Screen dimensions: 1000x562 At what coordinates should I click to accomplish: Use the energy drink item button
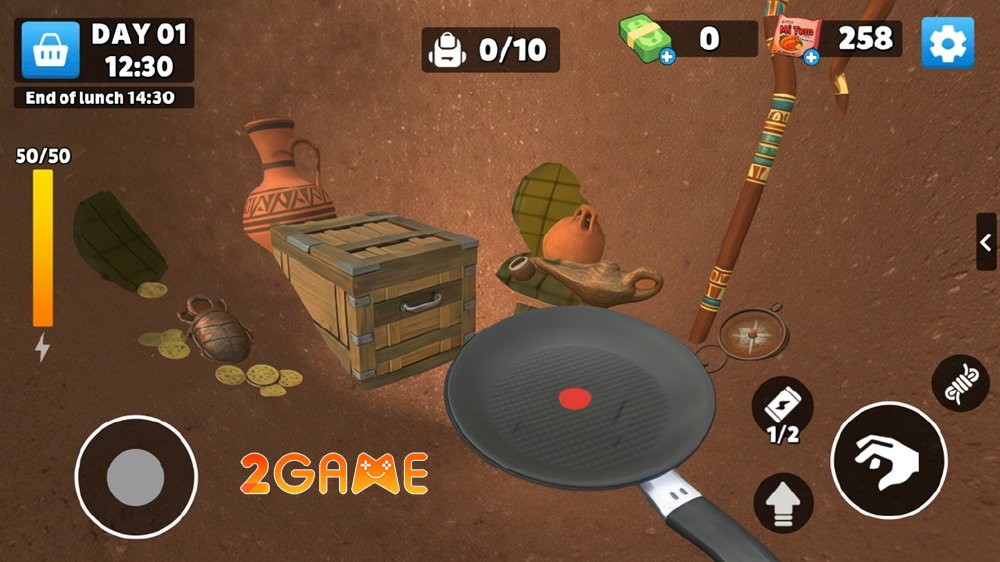point(782,409)
